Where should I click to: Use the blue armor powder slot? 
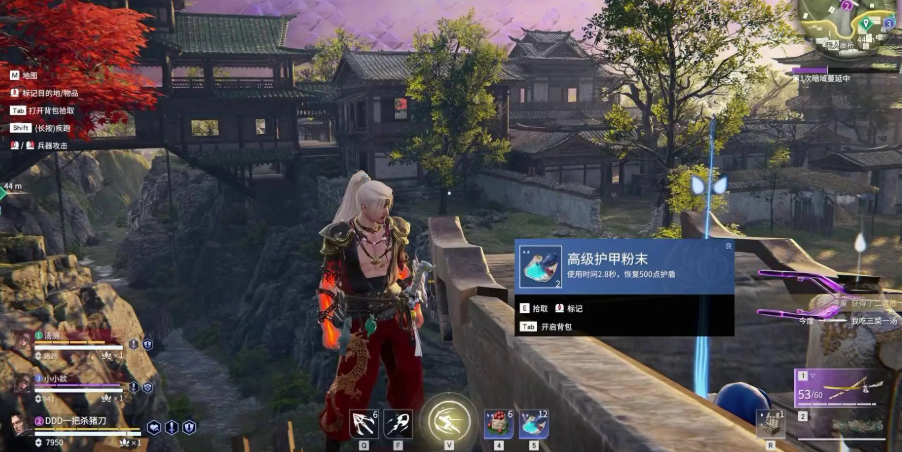[x=533, y=424]
